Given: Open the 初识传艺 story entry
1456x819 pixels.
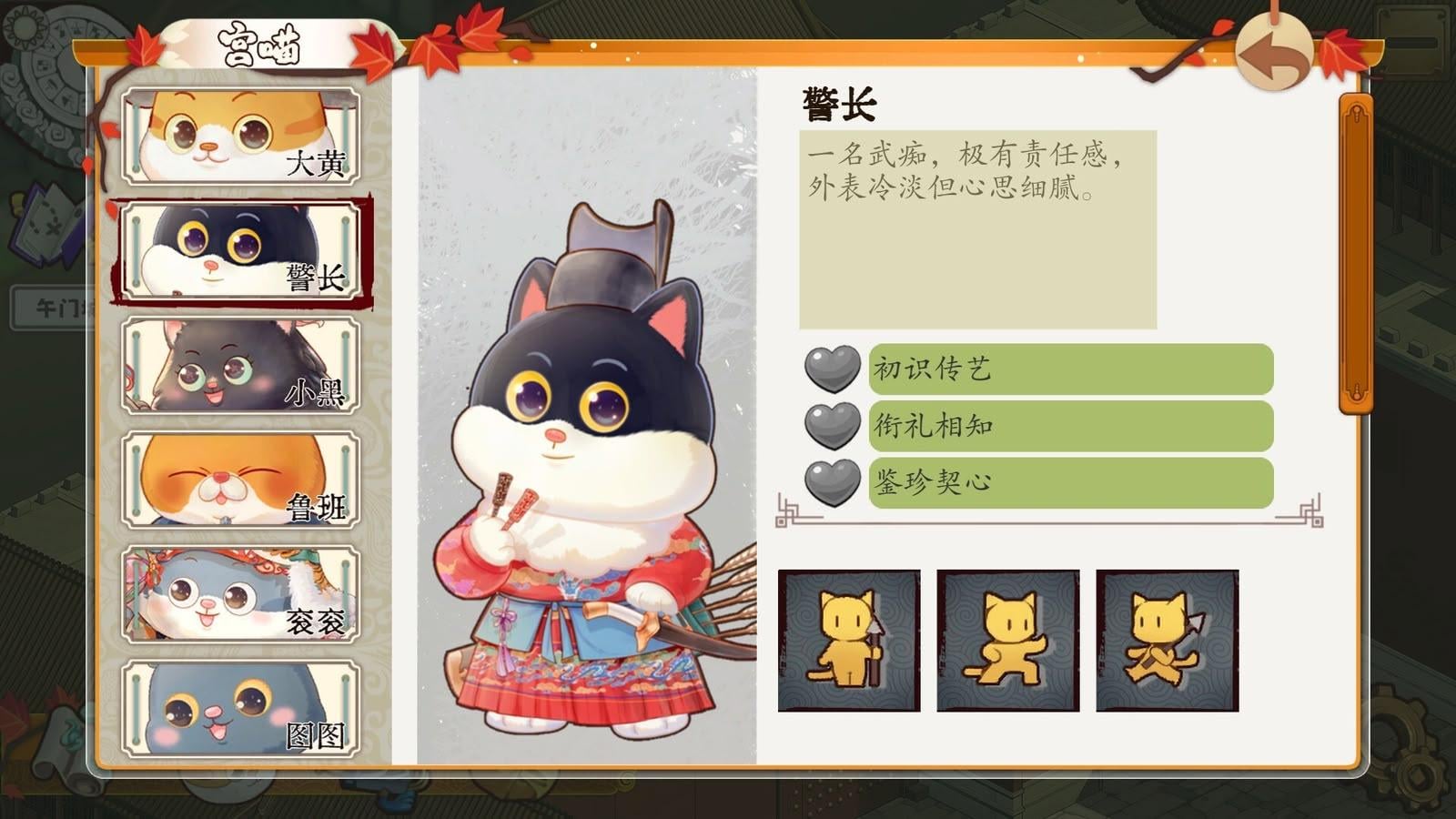Looking at the screenshot, I should coord(1070,369).
